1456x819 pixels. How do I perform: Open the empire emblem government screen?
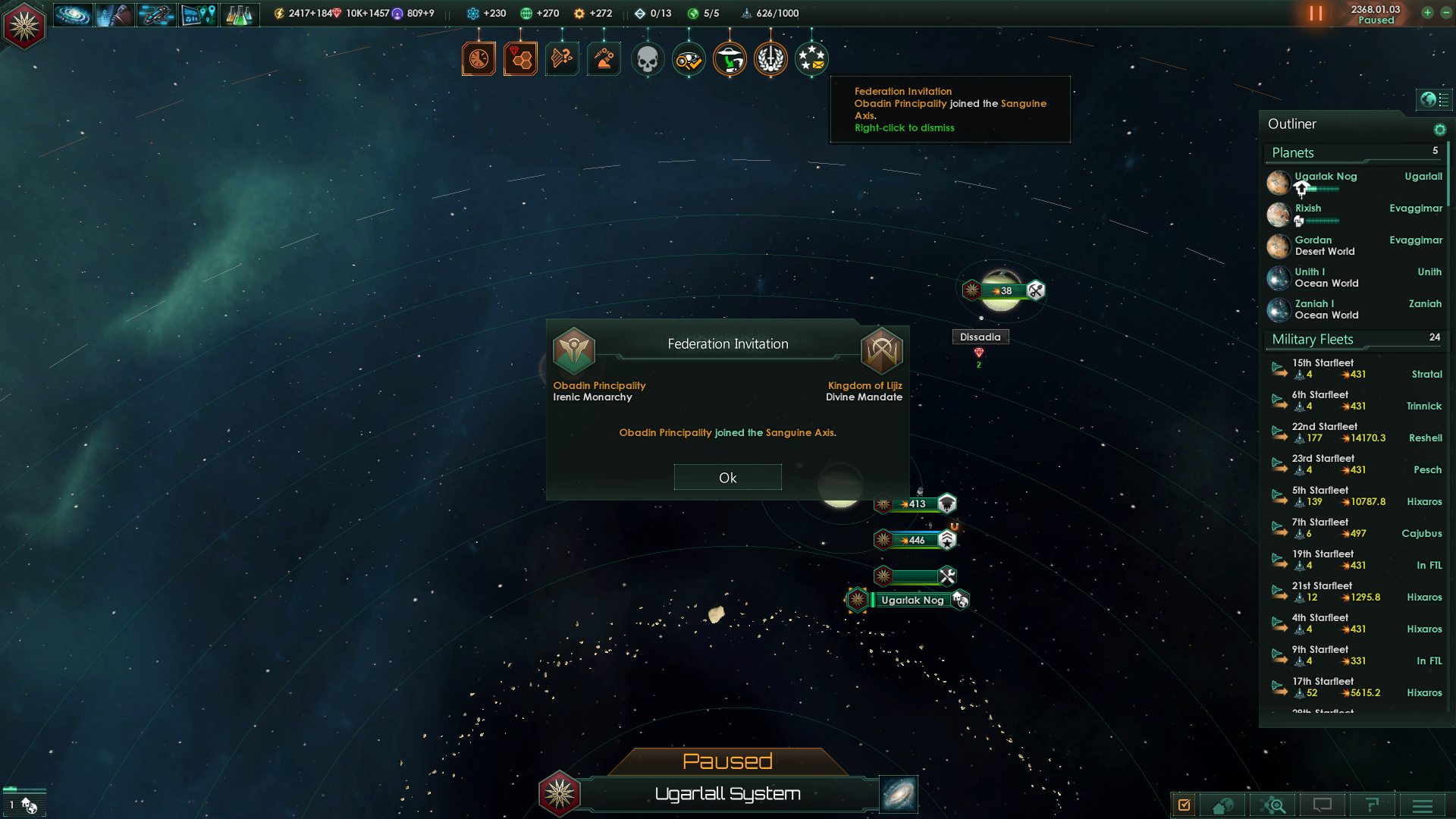coord(24,26)
